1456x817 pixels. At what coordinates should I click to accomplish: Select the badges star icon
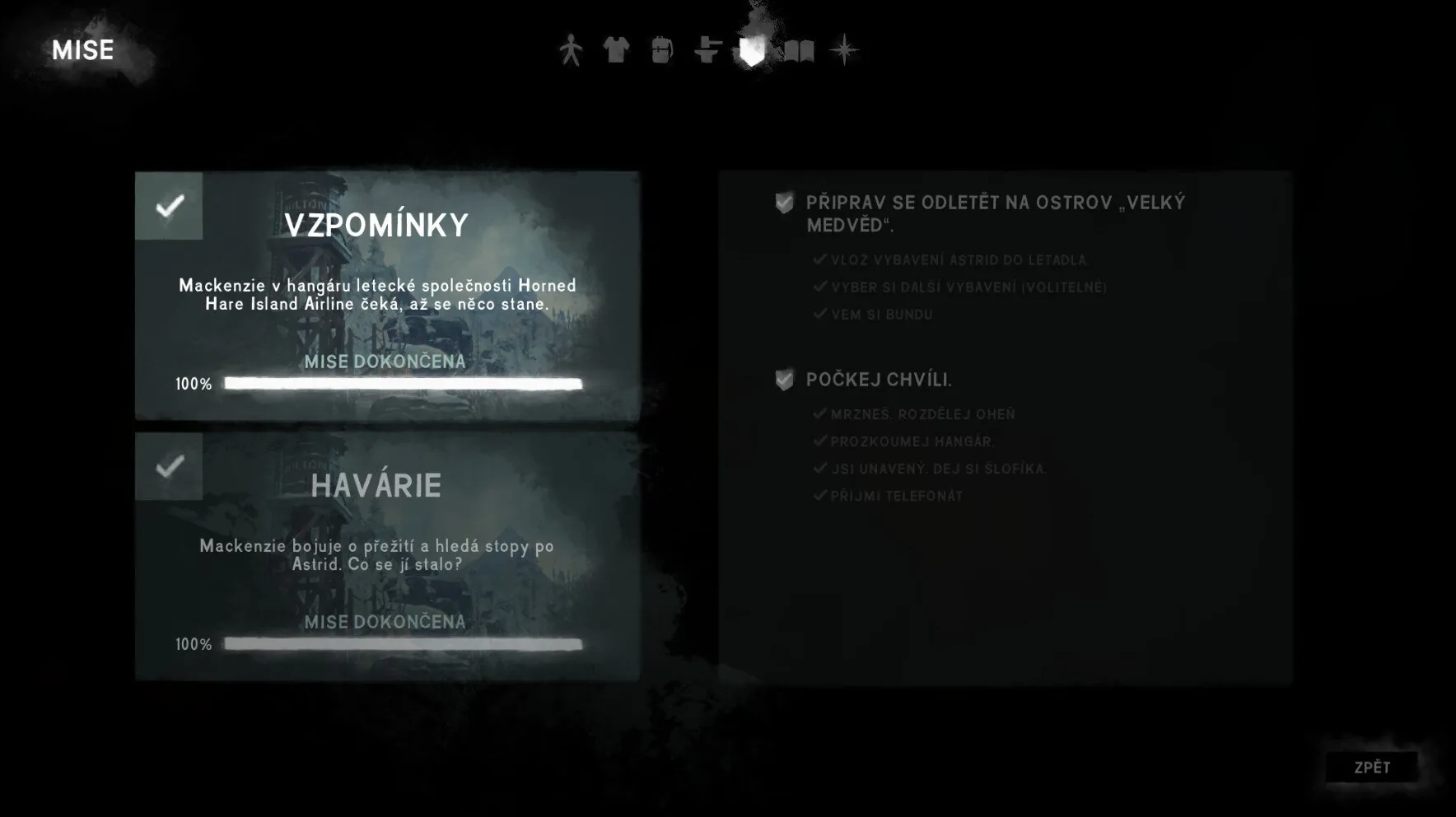[844, 51]
